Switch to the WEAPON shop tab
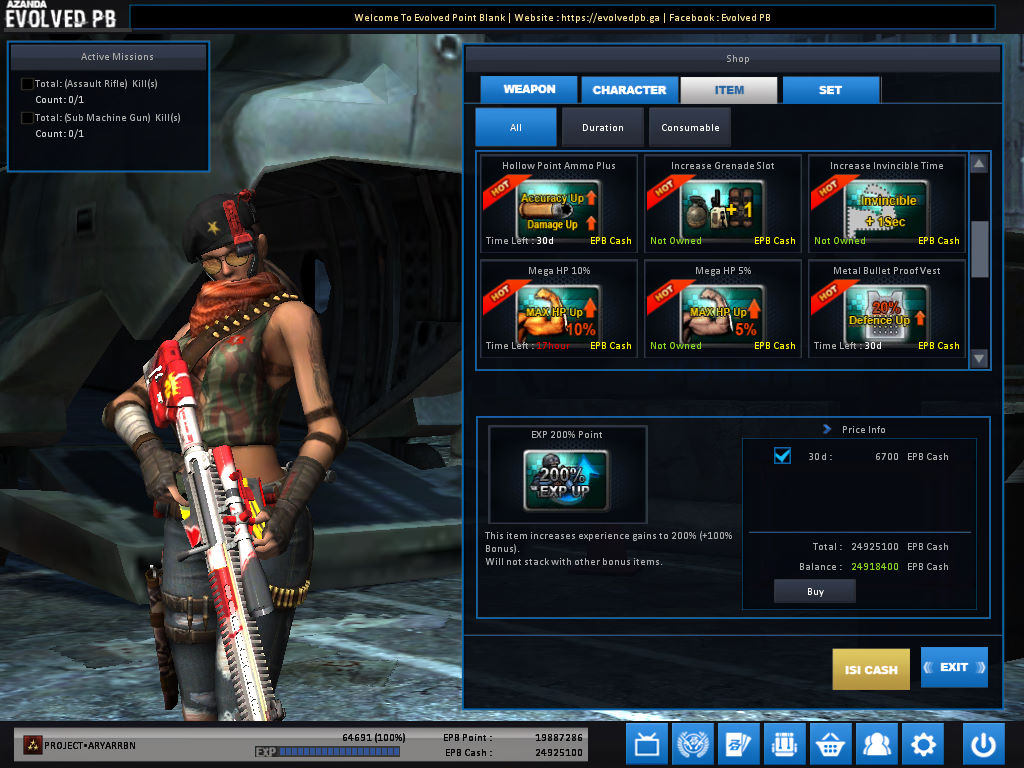The width and height of the screenshot is (1024, 768). [529, 89]
